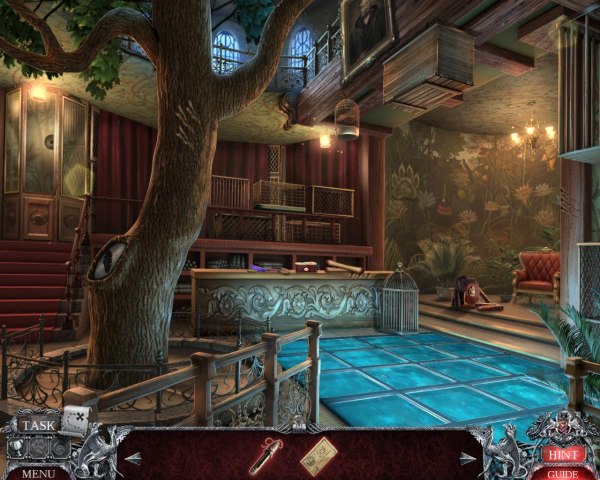The height and width of the screenshot is (480, 600).
Task: Open the map paper with X mark
Action: [76, 420]
